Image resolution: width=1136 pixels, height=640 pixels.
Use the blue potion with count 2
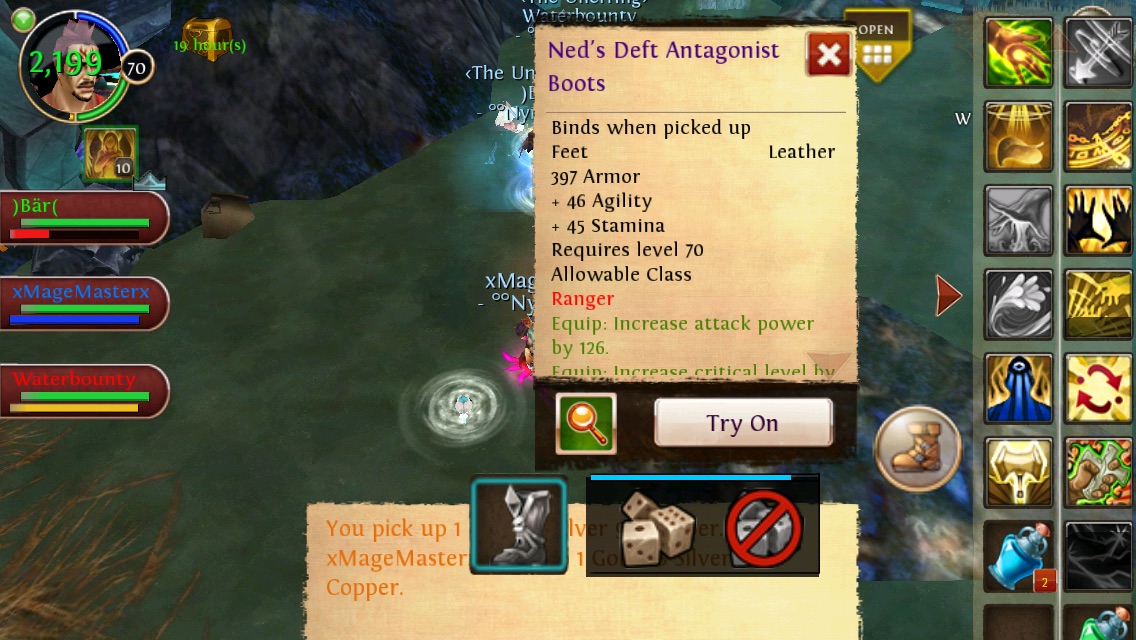1019,556
